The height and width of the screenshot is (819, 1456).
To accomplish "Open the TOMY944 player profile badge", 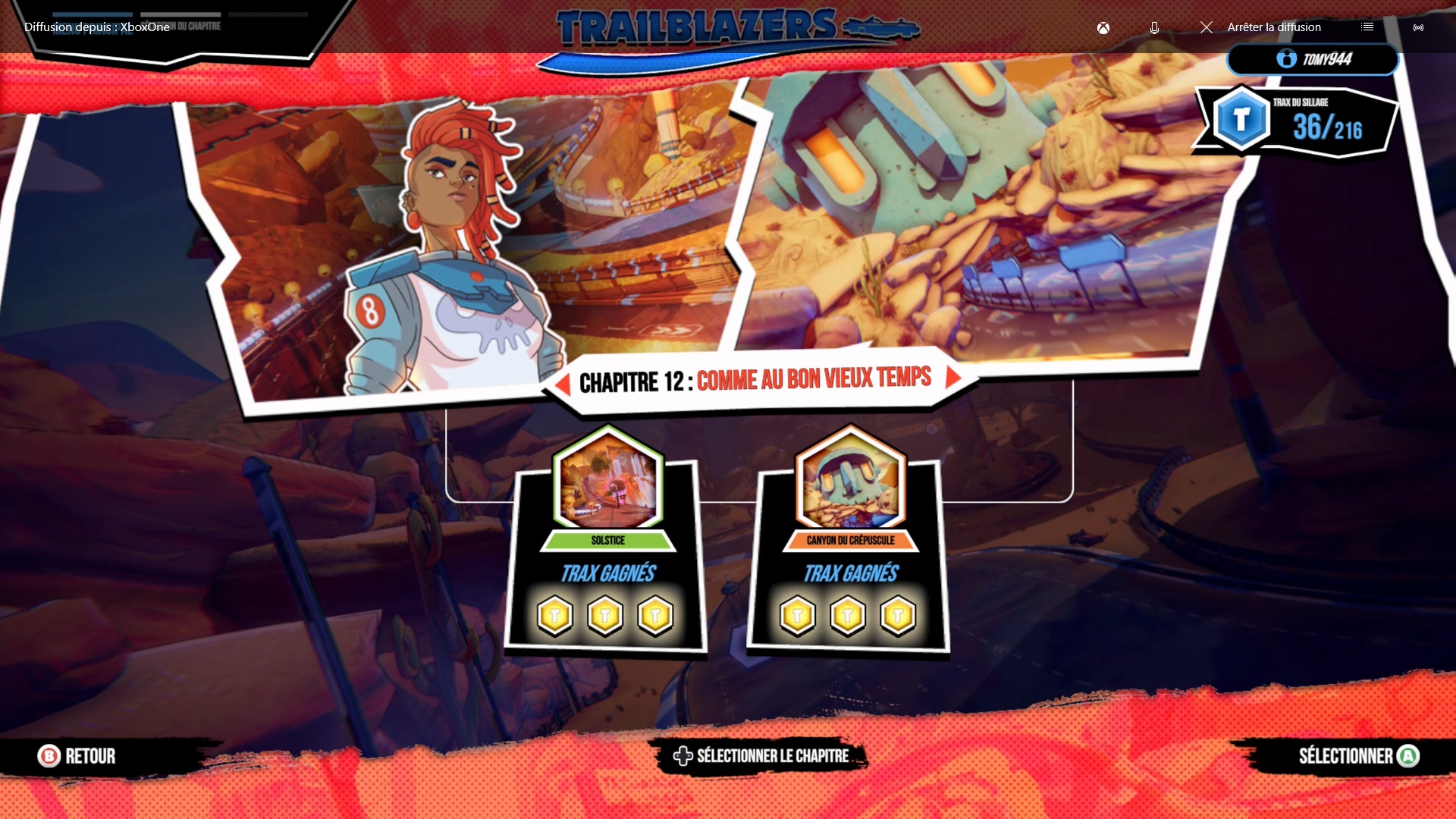I will click(x=1313, y=59).
